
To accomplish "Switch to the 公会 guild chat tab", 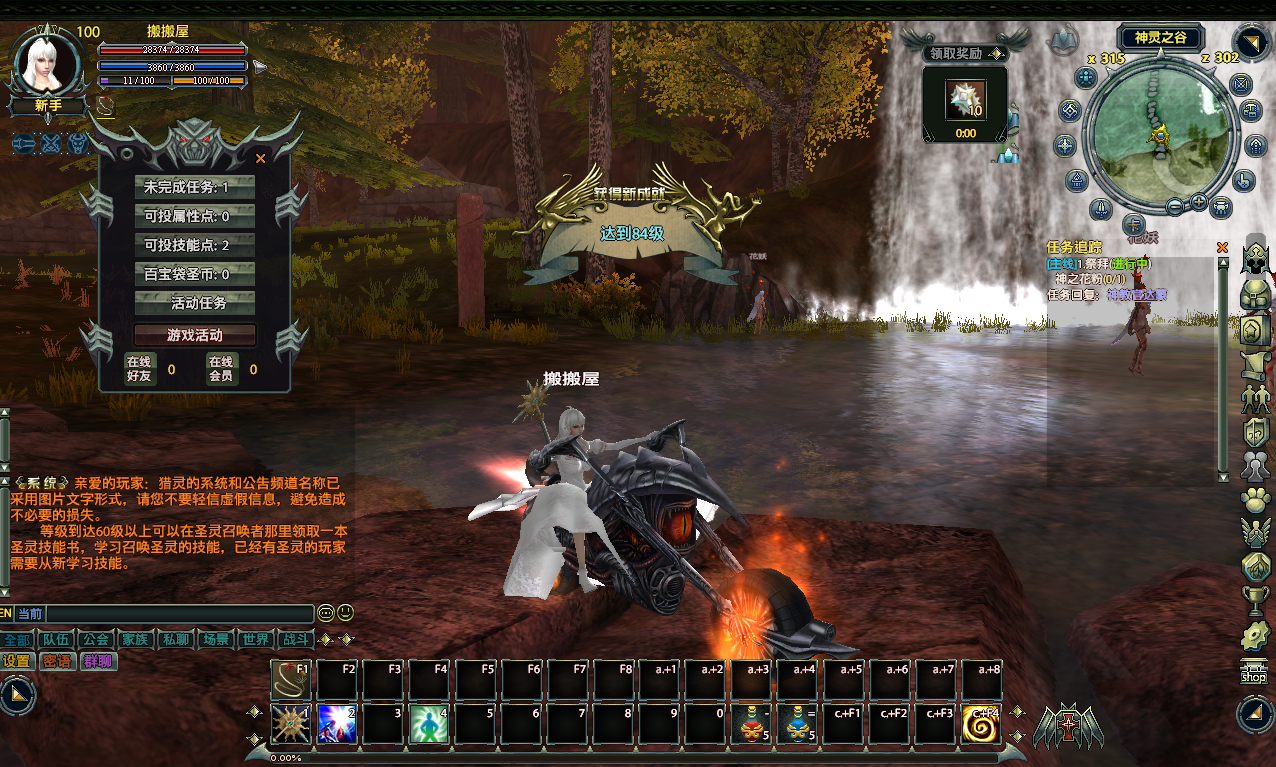I will [96, 639].
